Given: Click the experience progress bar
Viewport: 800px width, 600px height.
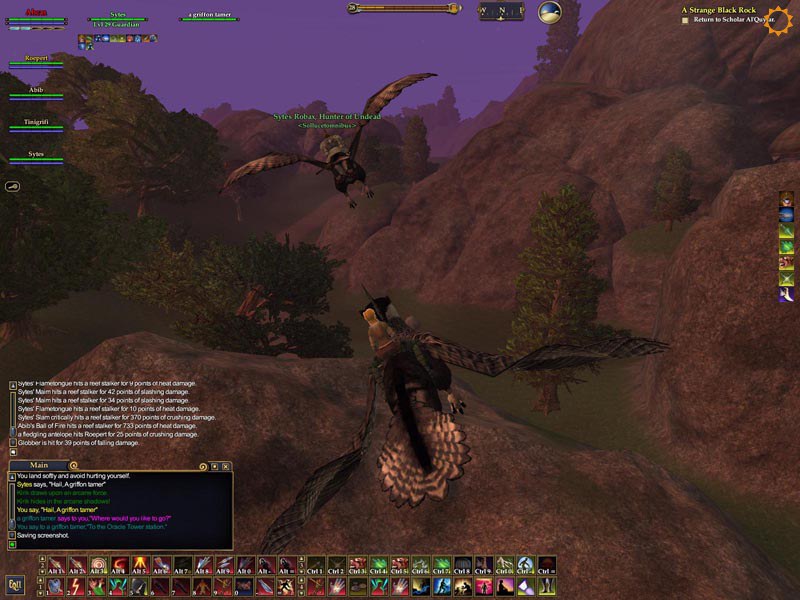Looking at the screenshot, I should click(x=403, y=8).
